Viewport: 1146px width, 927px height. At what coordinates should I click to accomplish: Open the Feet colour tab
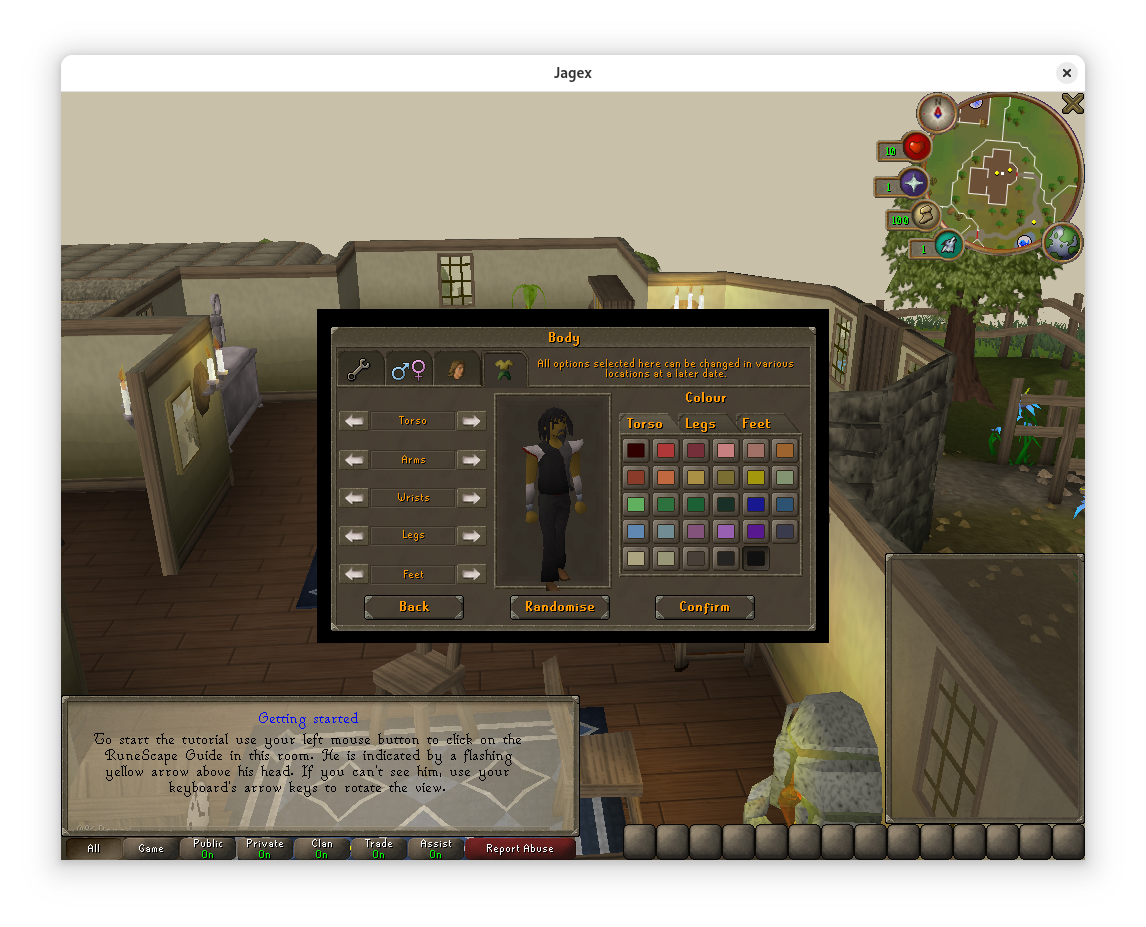(756, 424)
